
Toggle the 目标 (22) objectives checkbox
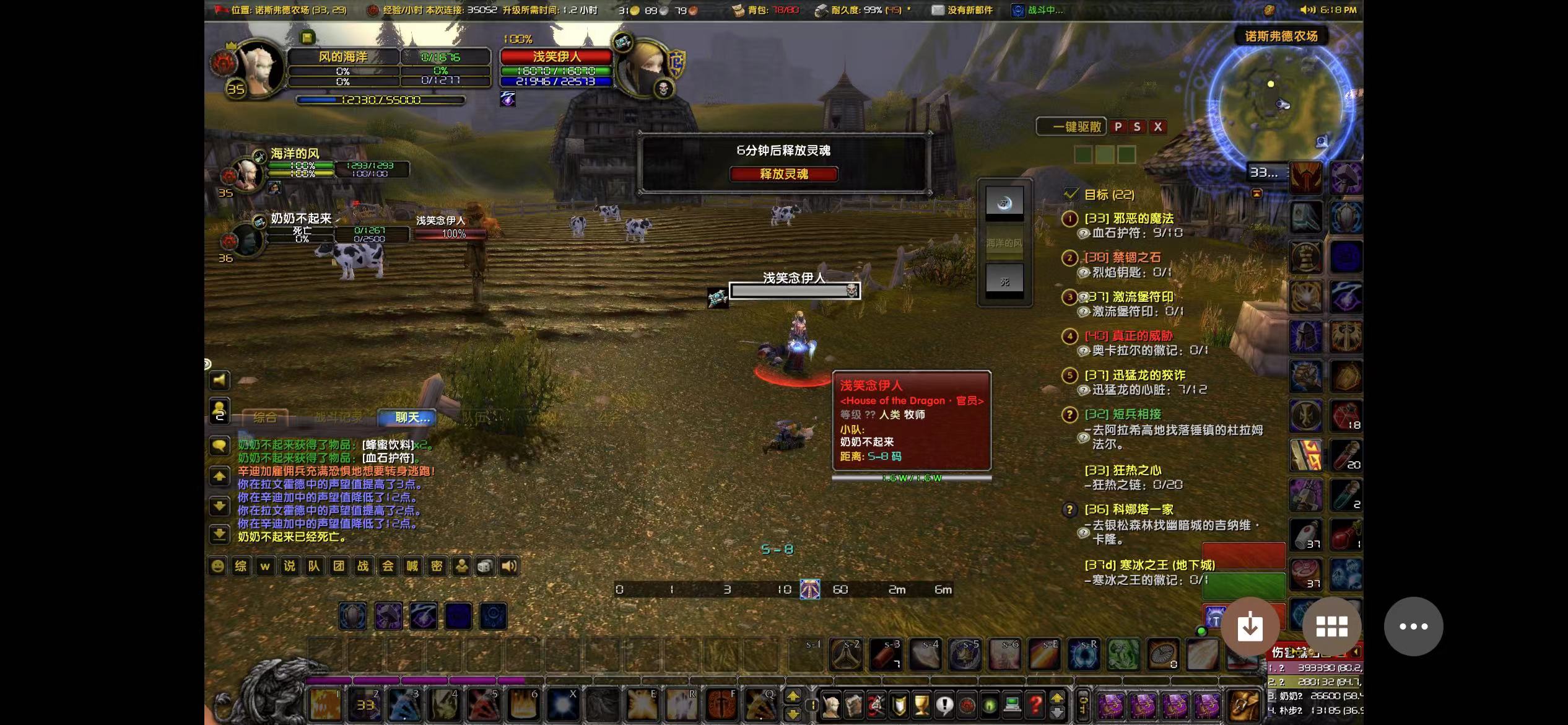coord(1071,195)
